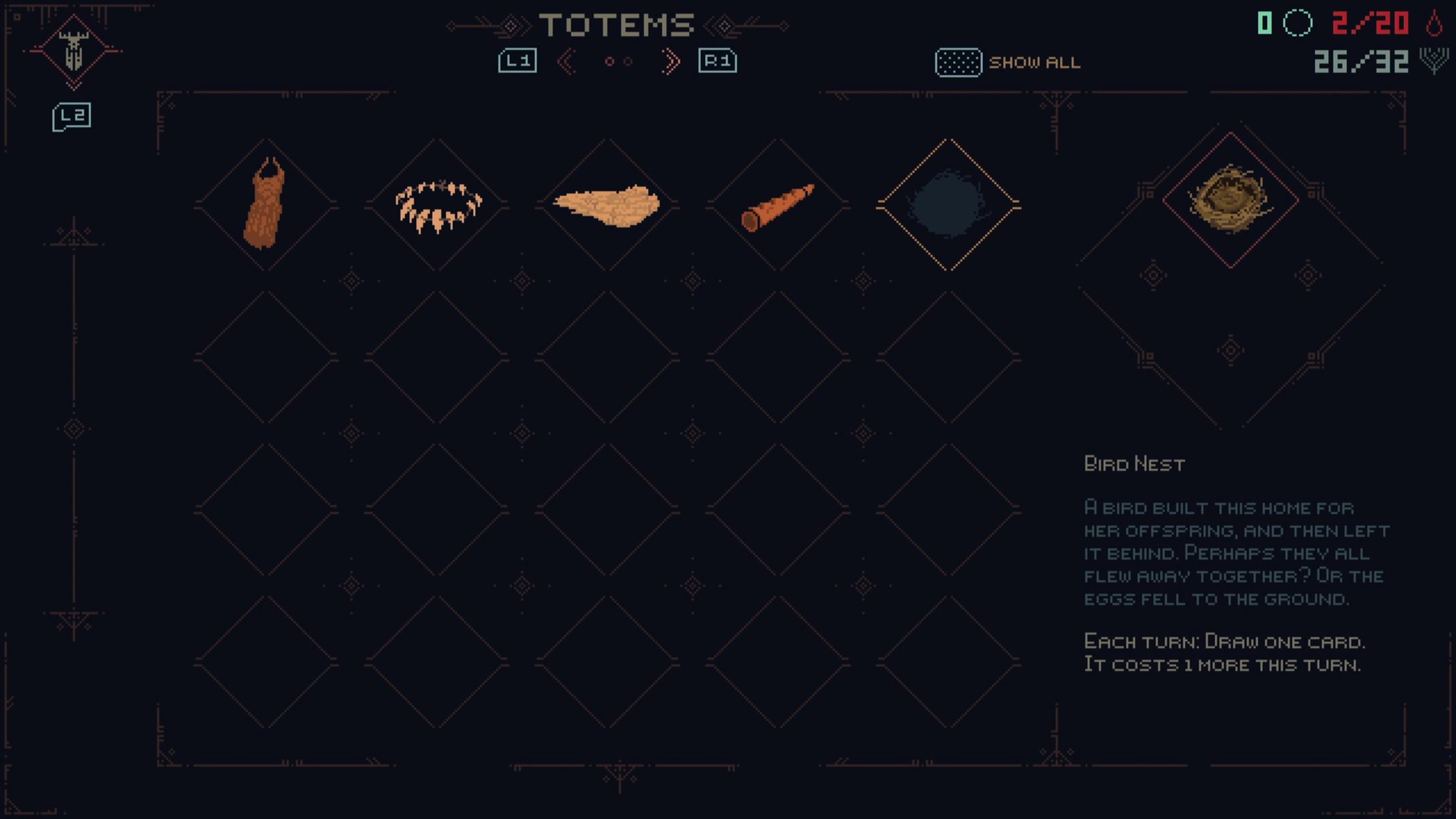Screen dimensions: 1456x819
Task: Go to the next totem page arrow
Action: point(671,61)
